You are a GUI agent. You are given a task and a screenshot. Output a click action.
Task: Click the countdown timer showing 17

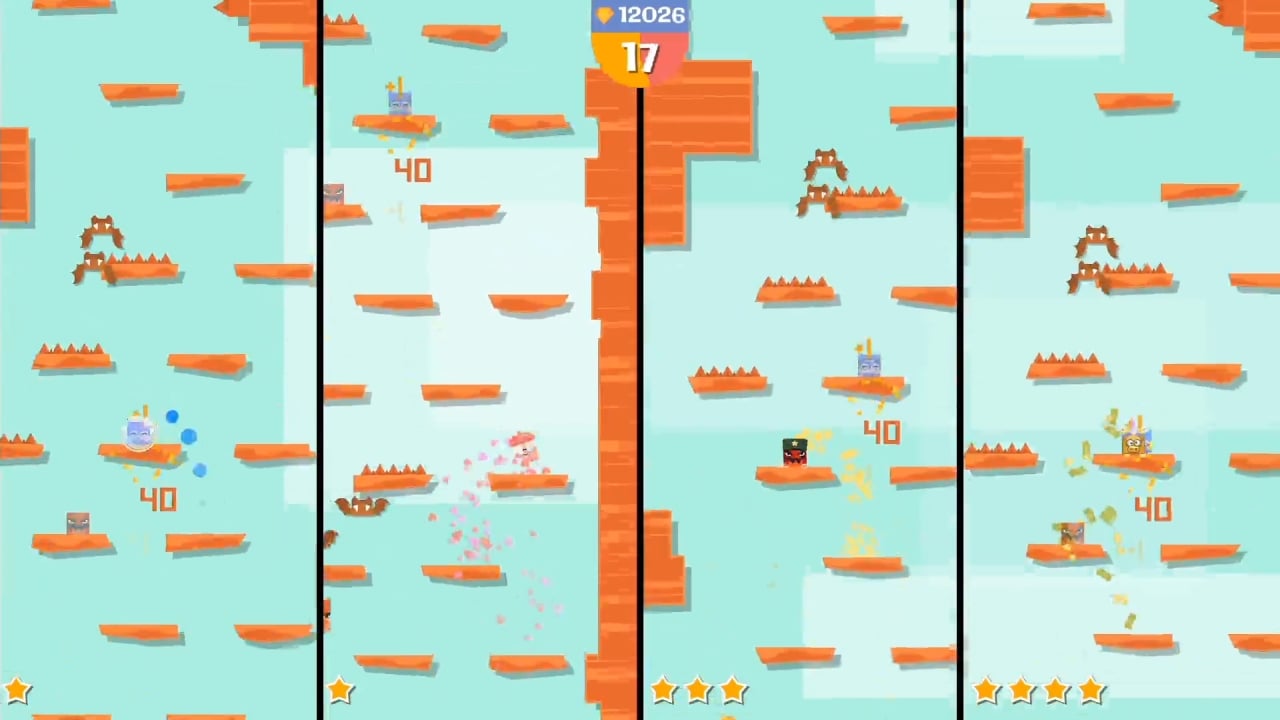(x=640, y=58)
